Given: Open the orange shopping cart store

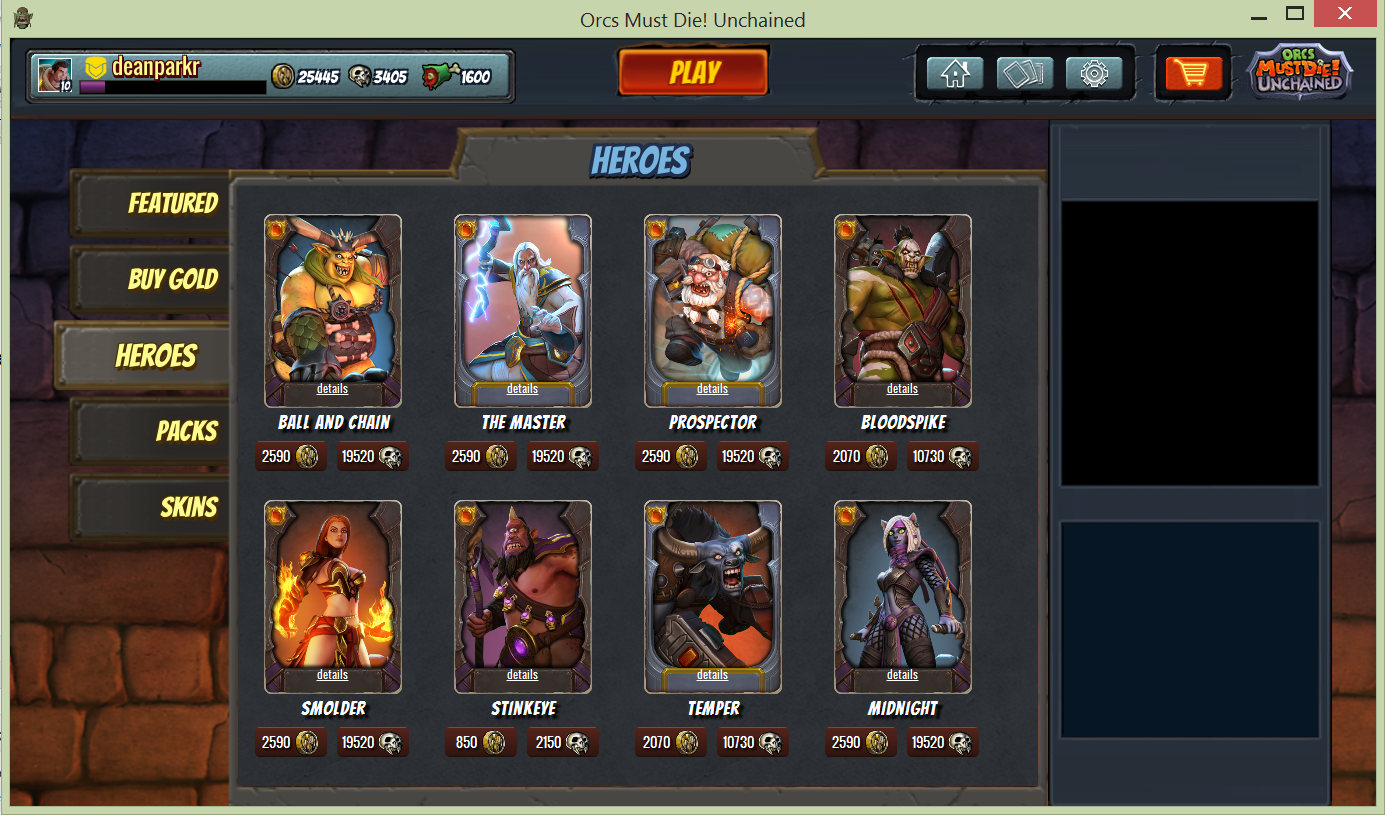Looking at the screenshot, I should [1193, 73].
